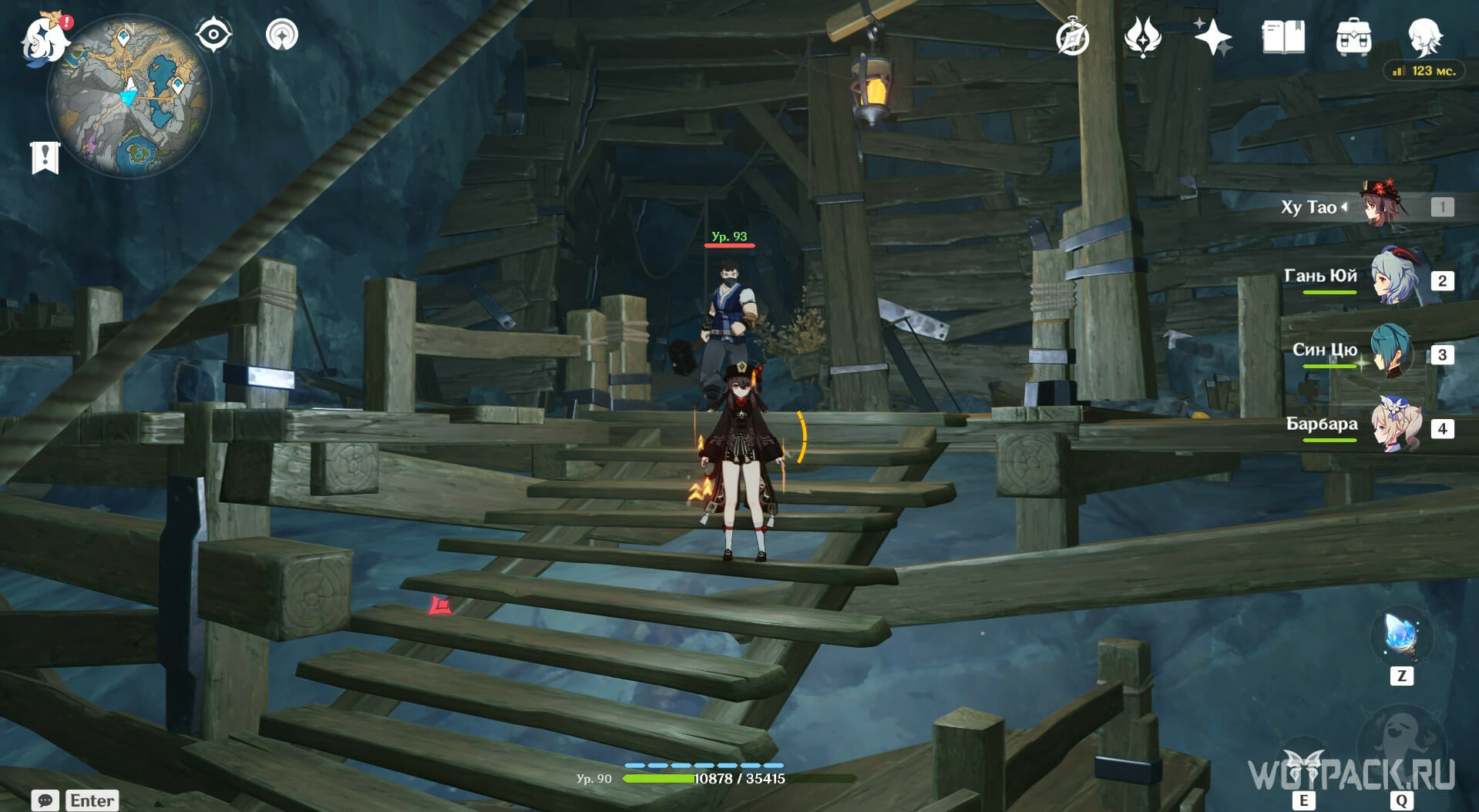Use the blue crystal lantern gadget
Image resolution: width=1479 pixels, height=812 pixels.
[1401, 636]
